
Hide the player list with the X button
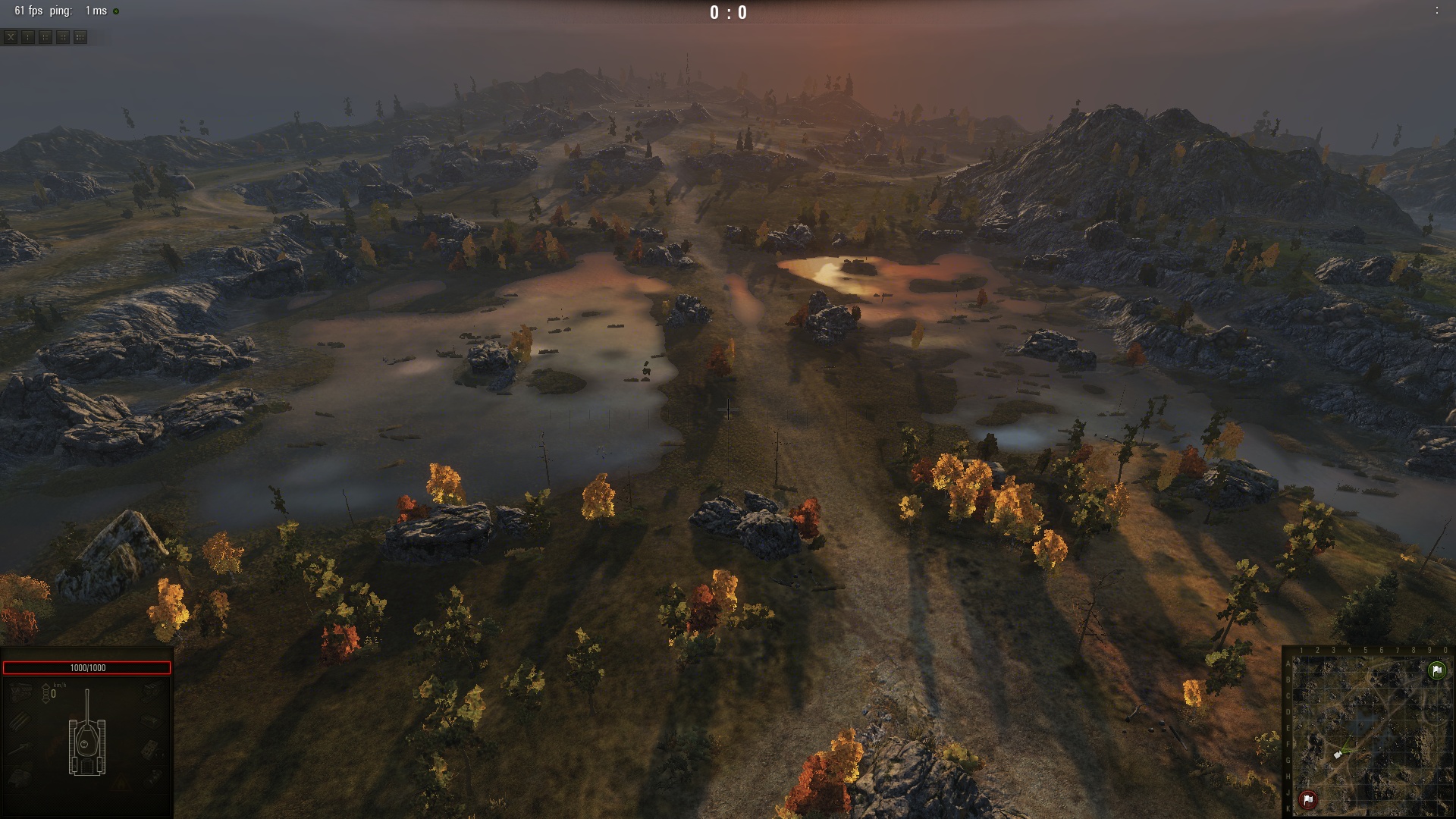11,37
